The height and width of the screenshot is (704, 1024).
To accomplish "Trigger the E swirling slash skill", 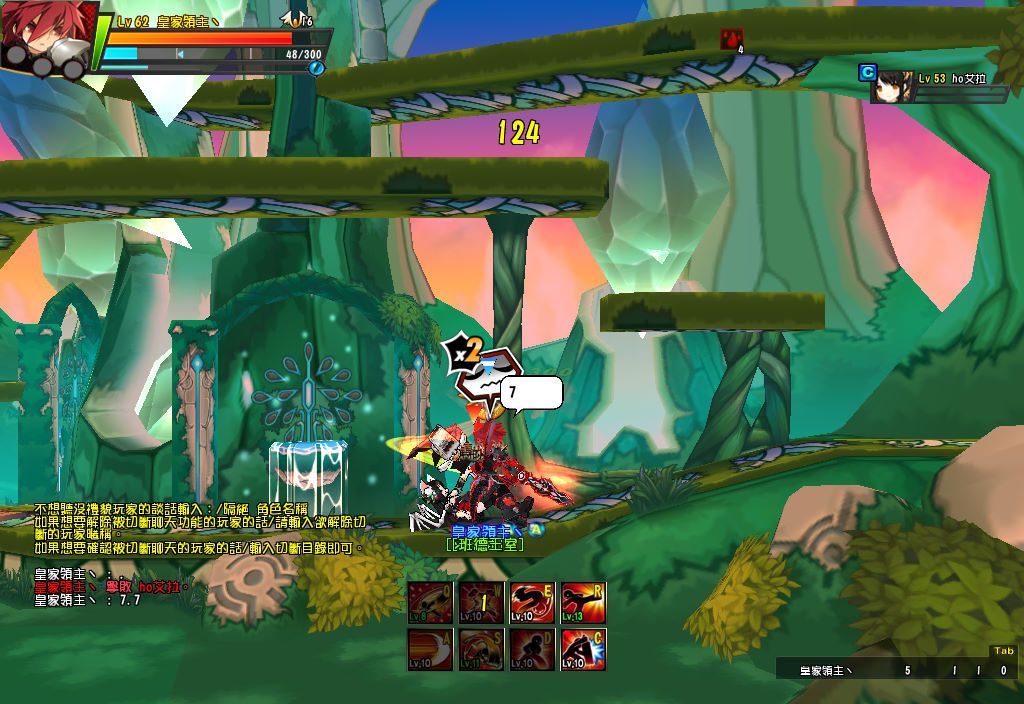I will point(533,603).
